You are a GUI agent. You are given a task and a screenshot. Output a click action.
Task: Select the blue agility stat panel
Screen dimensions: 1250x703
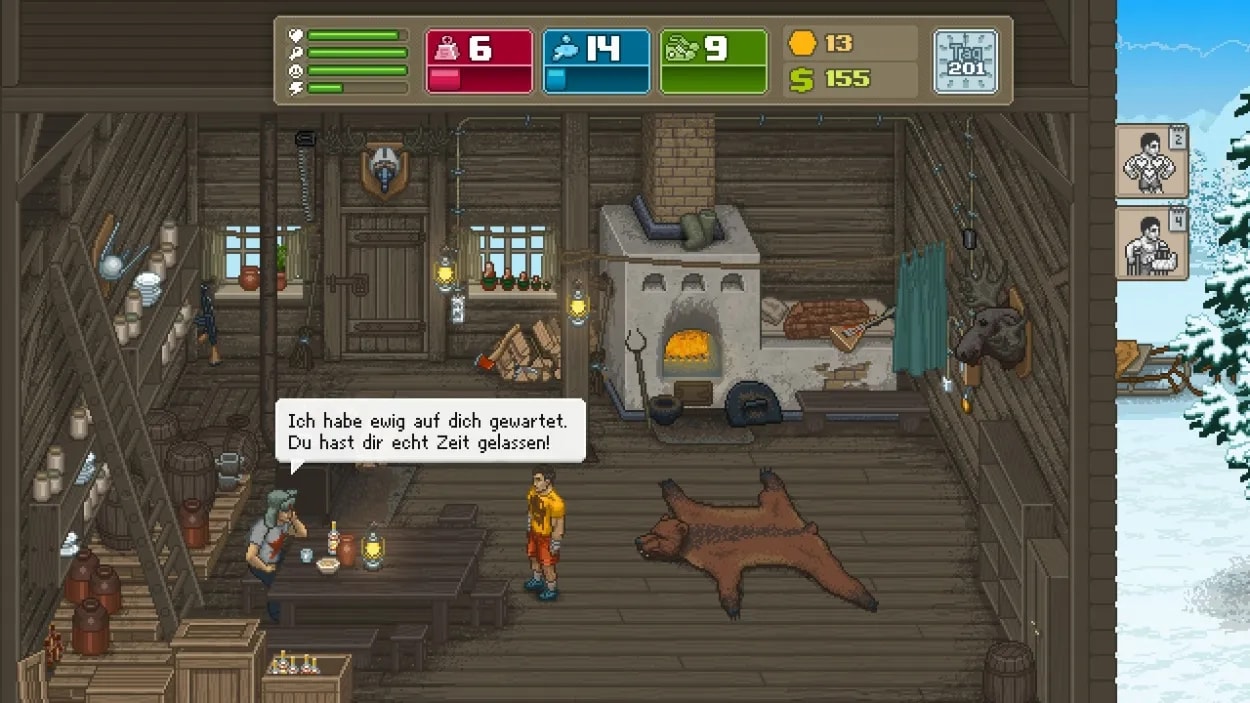click(x=596, y=61)
